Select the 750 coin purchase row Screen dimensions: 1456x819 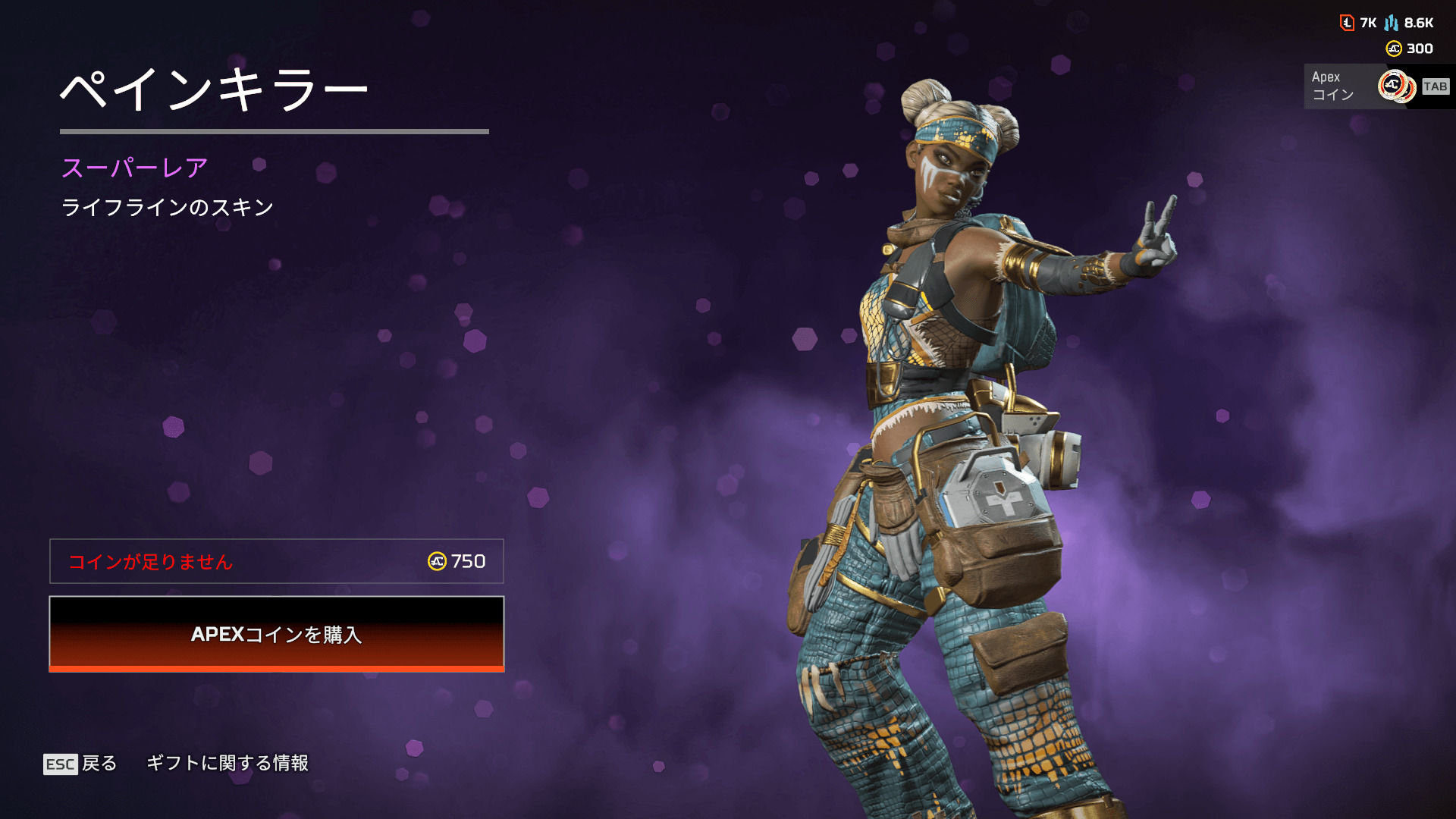click(276, 561)
